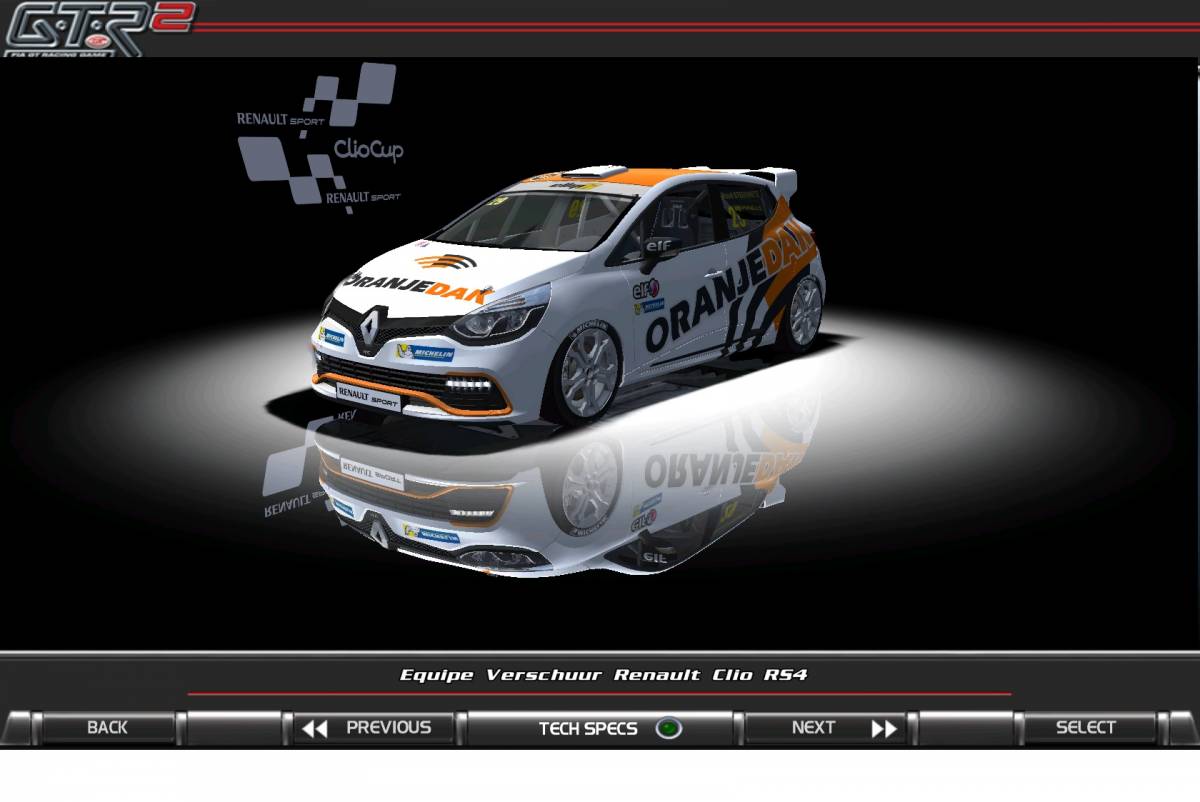1200x802 pixels.
Task: Go back with the BACK button
Action: point(107,728)
